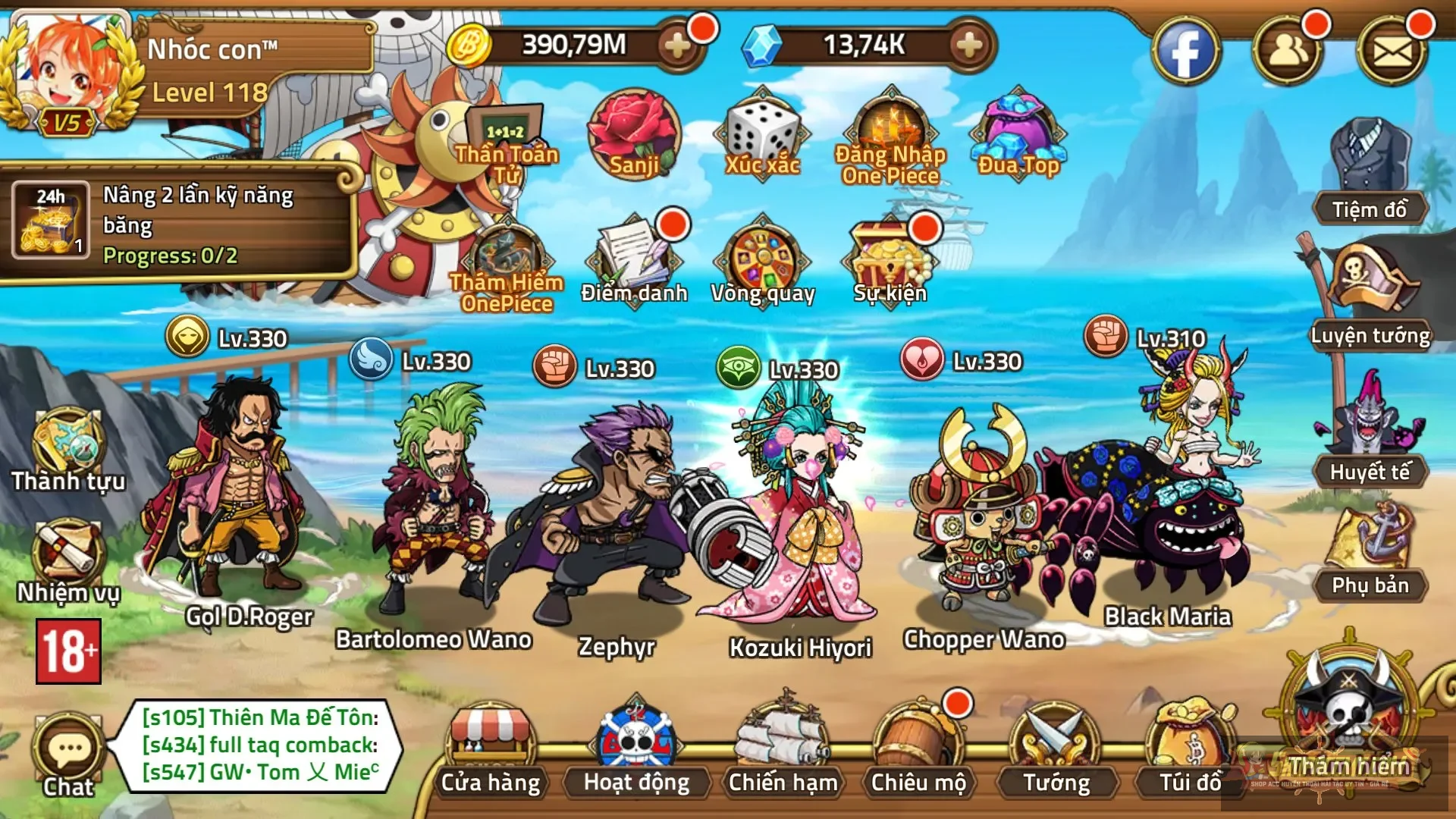The height and width of the screenshot is (819, 1456).
Task: Spin the Vòng quay wheel
Action: 762,262
